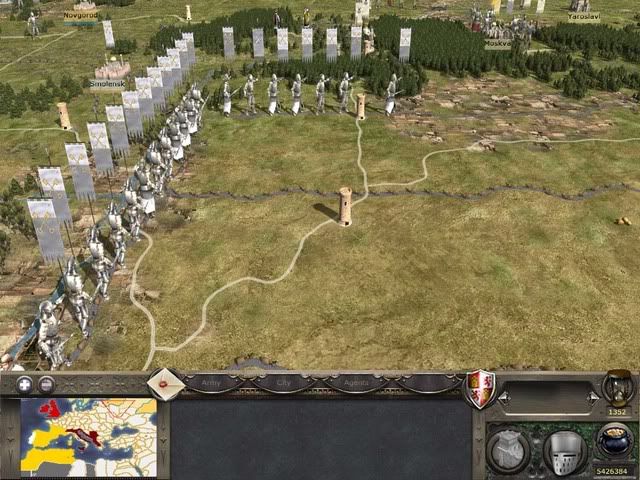Select previous item with the left arrow
The height and width of the screenshot is (480, 640).
[503, 398]
